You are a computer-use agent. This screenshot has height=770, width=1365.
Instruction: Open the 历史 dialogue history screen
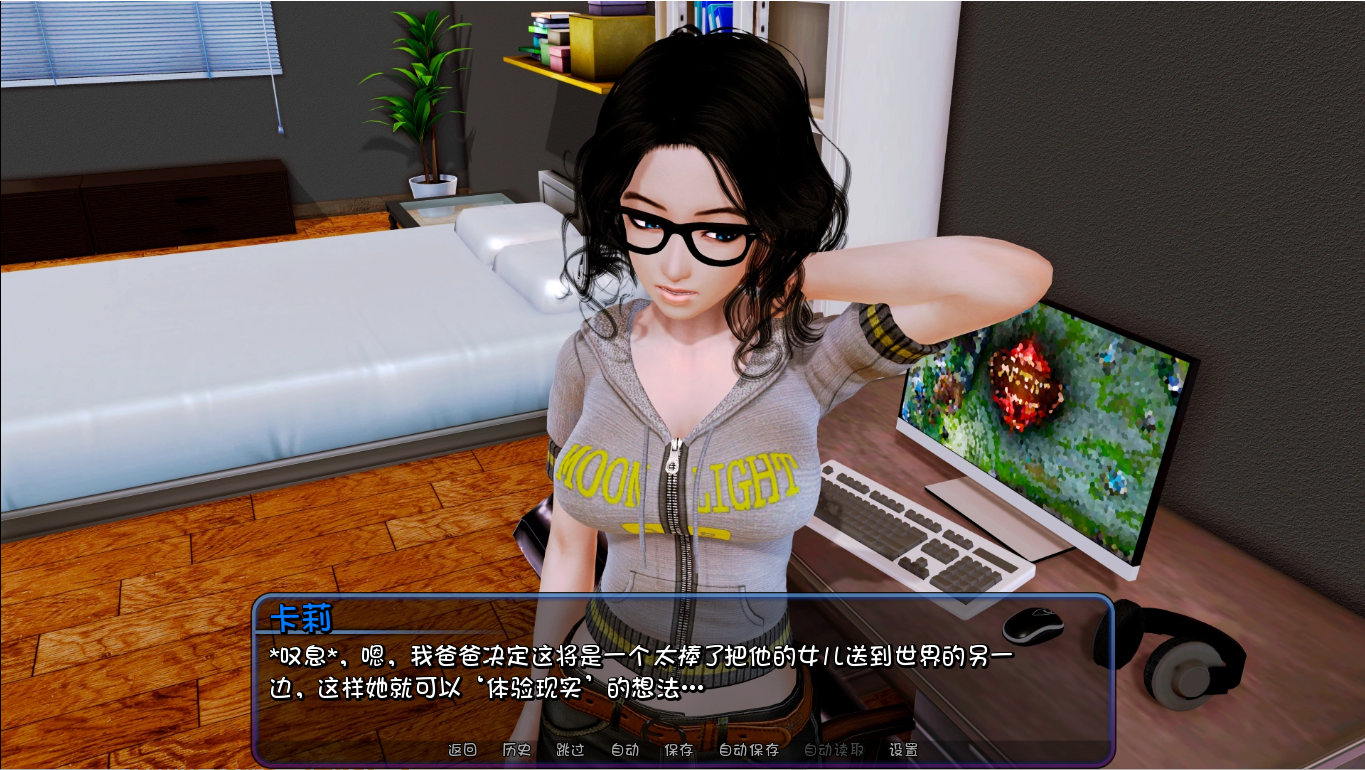(514, 748)
